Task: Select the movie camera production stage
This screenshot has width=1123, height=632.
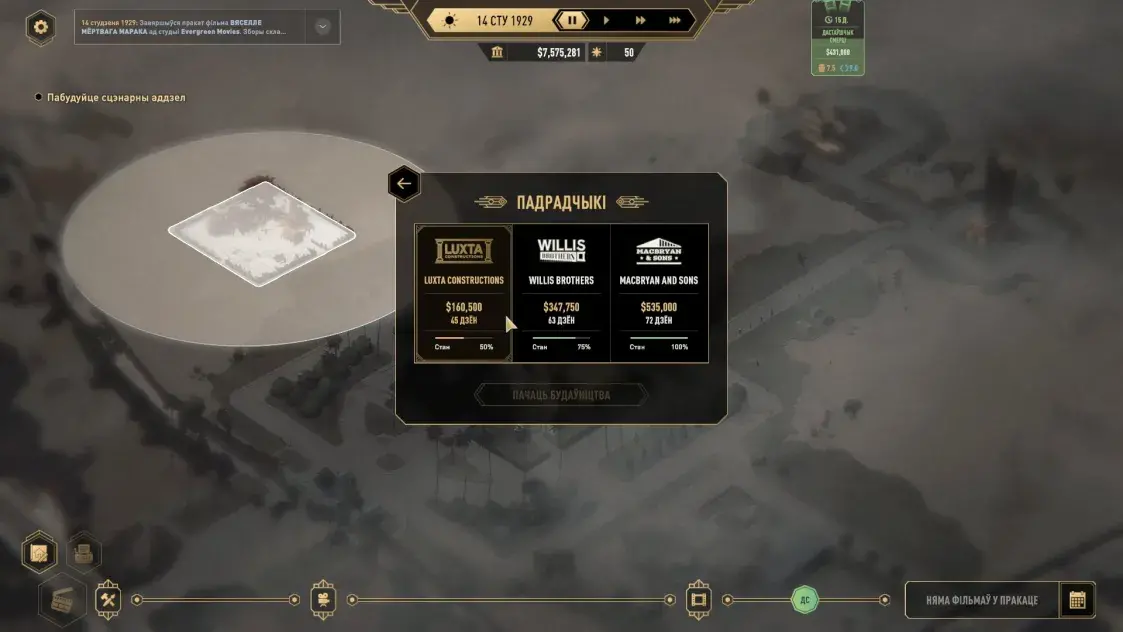Action: (x=323, y=600)
